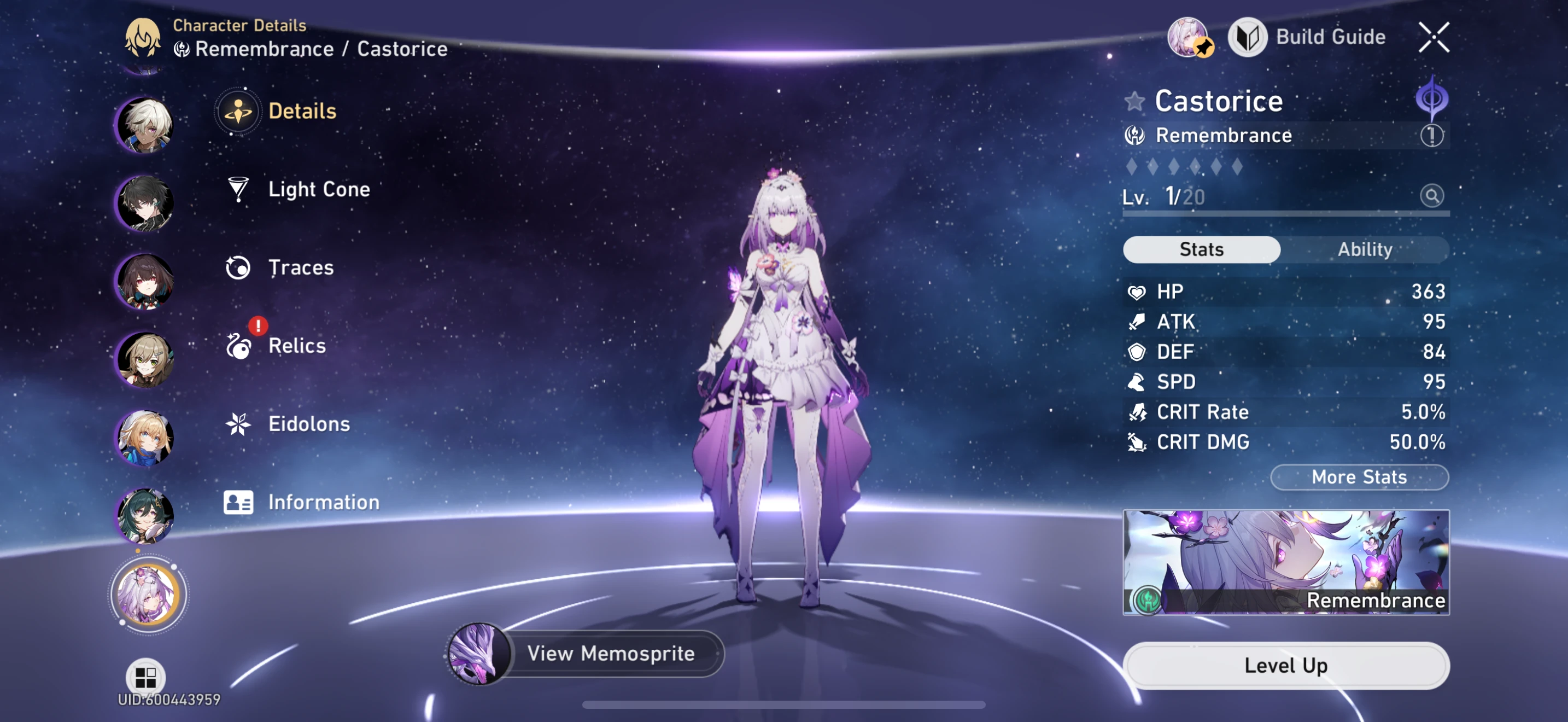Star Castorice as favorite
1568x722 pixels.
[1136, 101]
